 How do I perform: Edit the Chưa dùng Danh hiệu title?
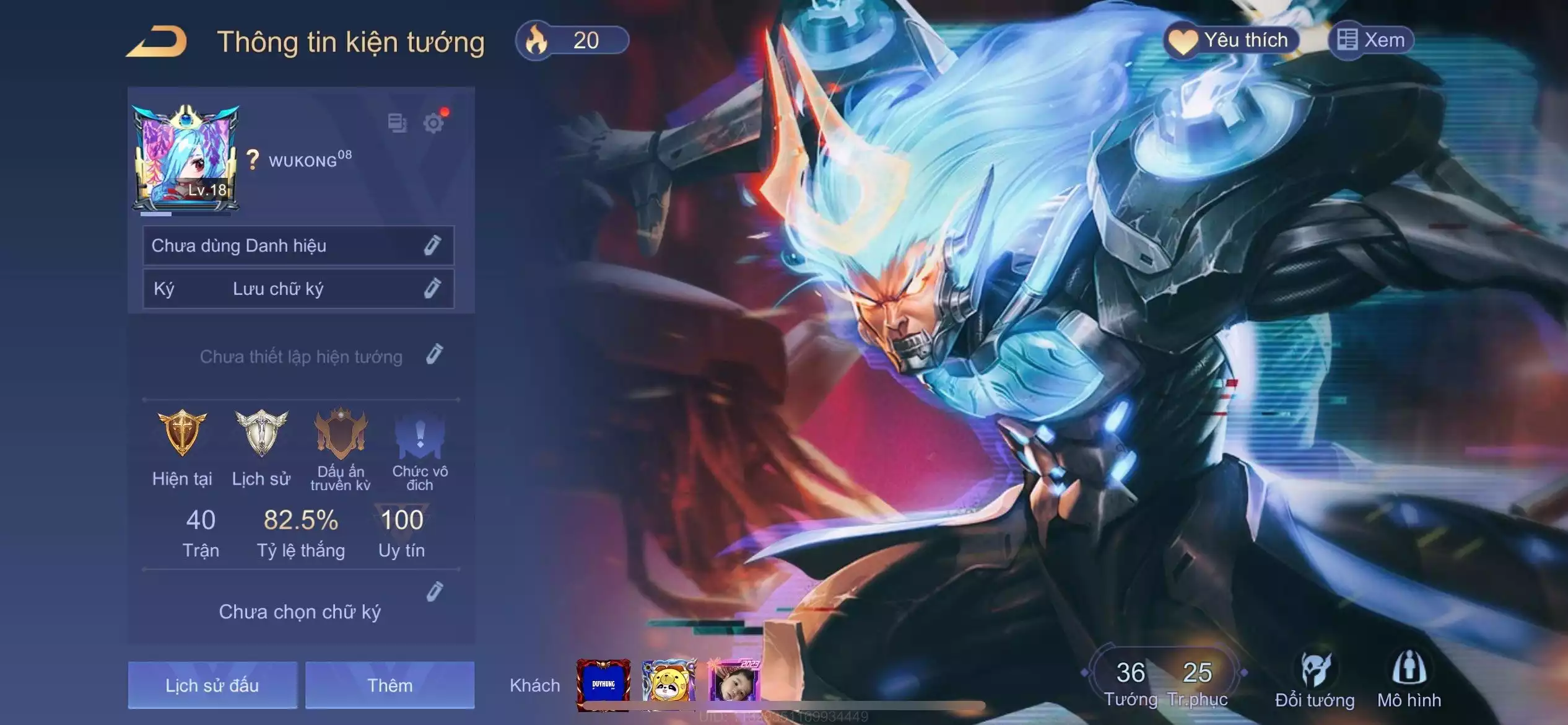click(x=432, y=245)
